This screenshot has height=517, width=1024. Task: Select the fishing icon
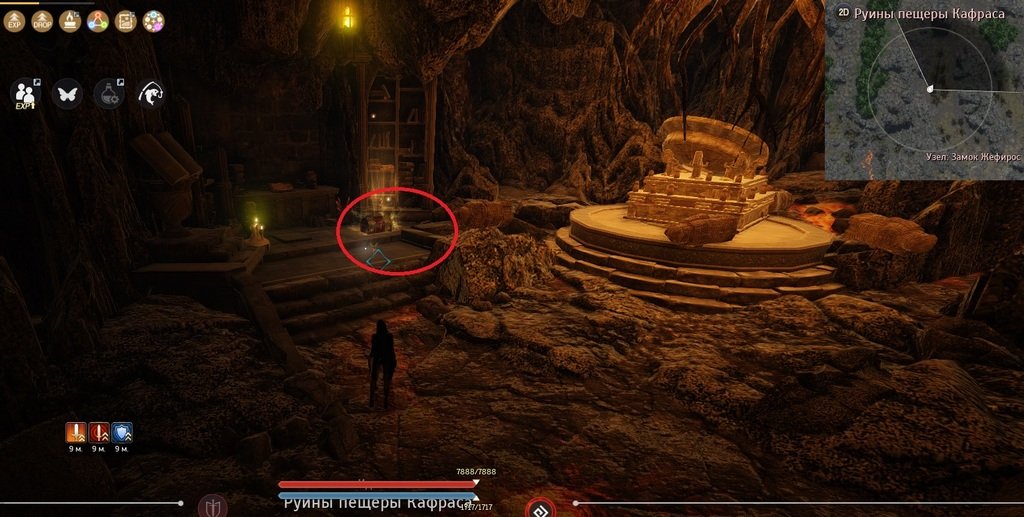tap(151, 94)
